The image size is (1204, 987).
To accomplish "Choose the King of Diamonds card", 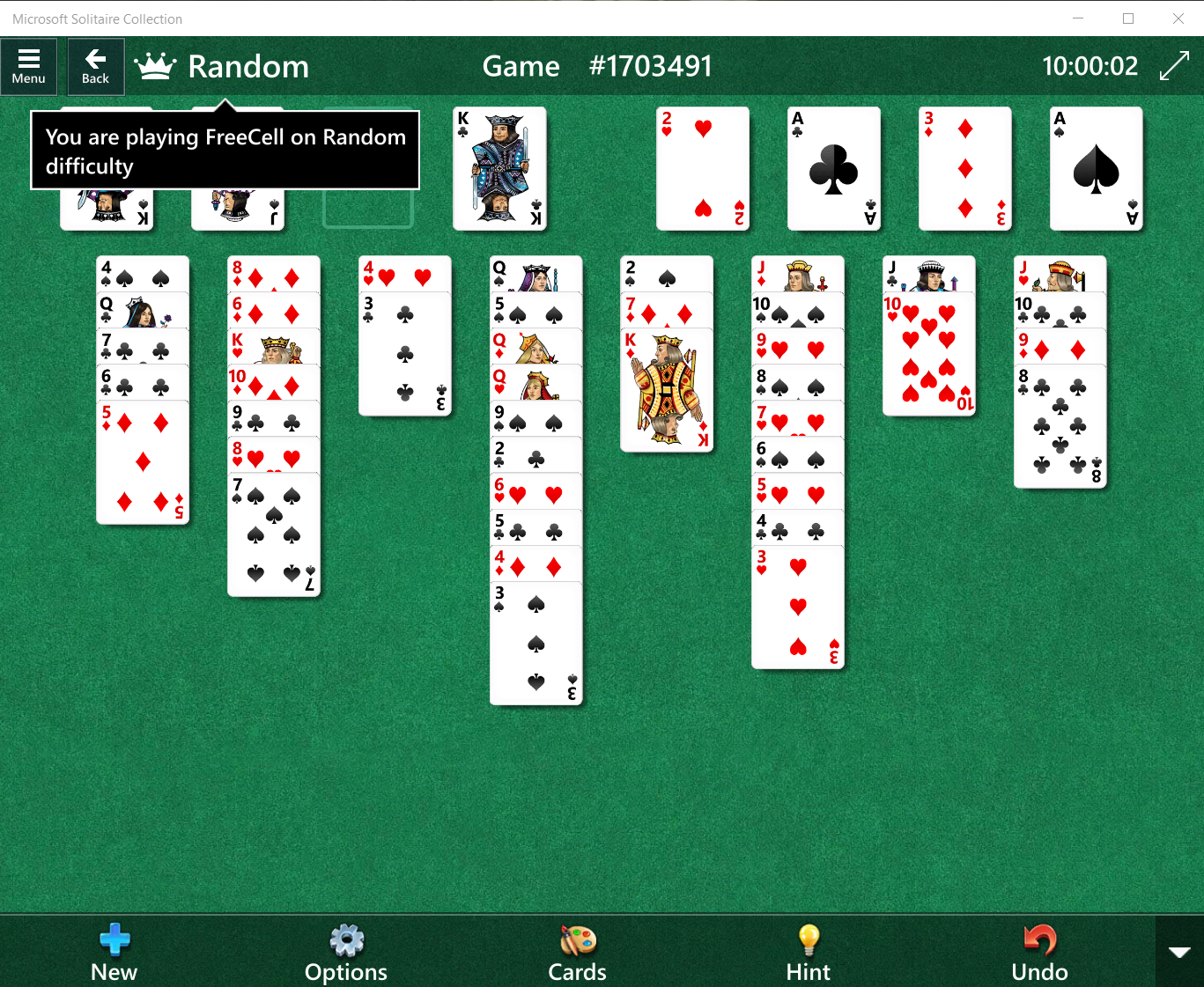I will [x=667, y=390].
